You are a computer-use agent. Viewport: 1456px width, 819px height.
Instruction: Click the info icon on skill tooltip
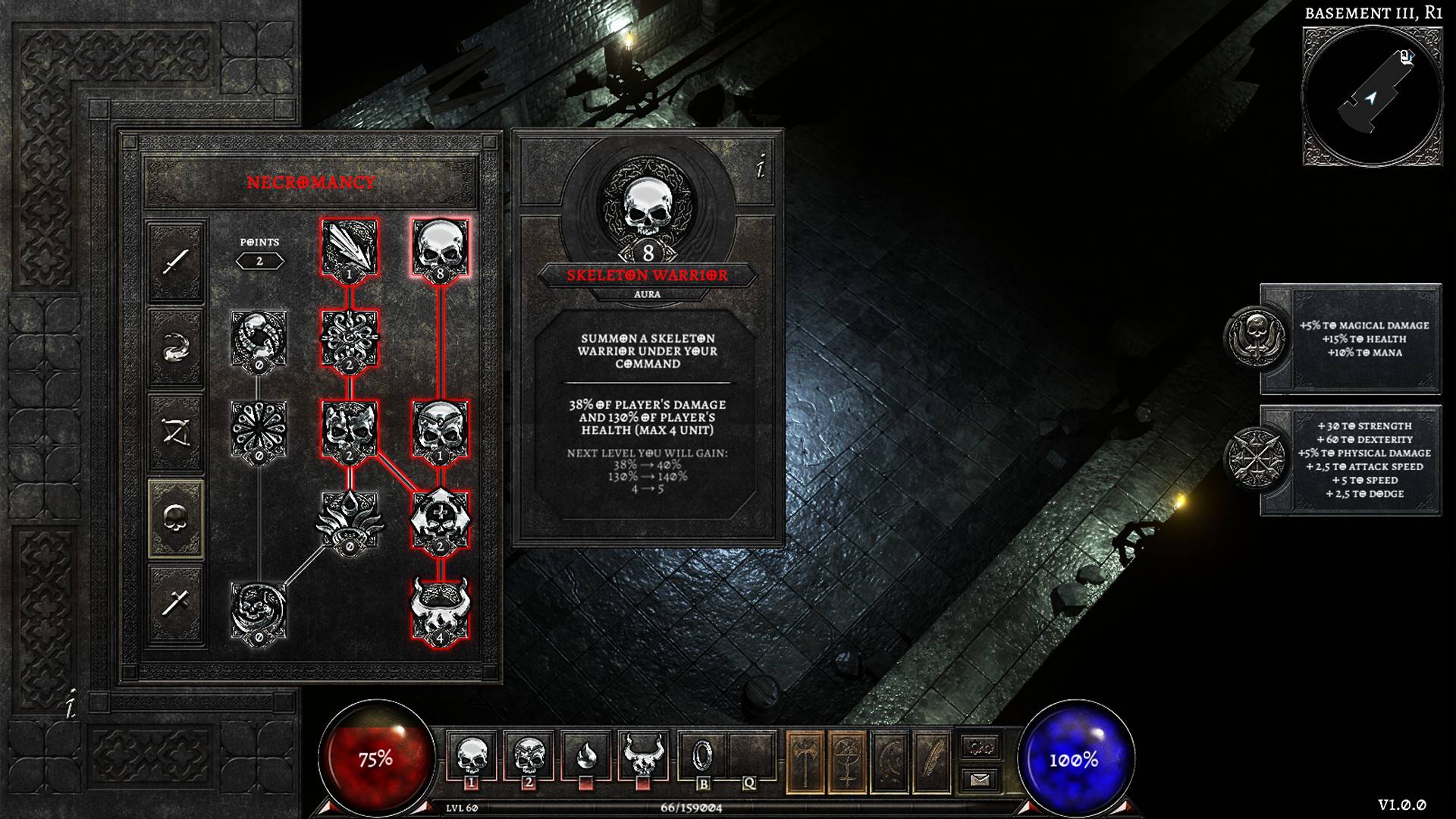[761, 168]
